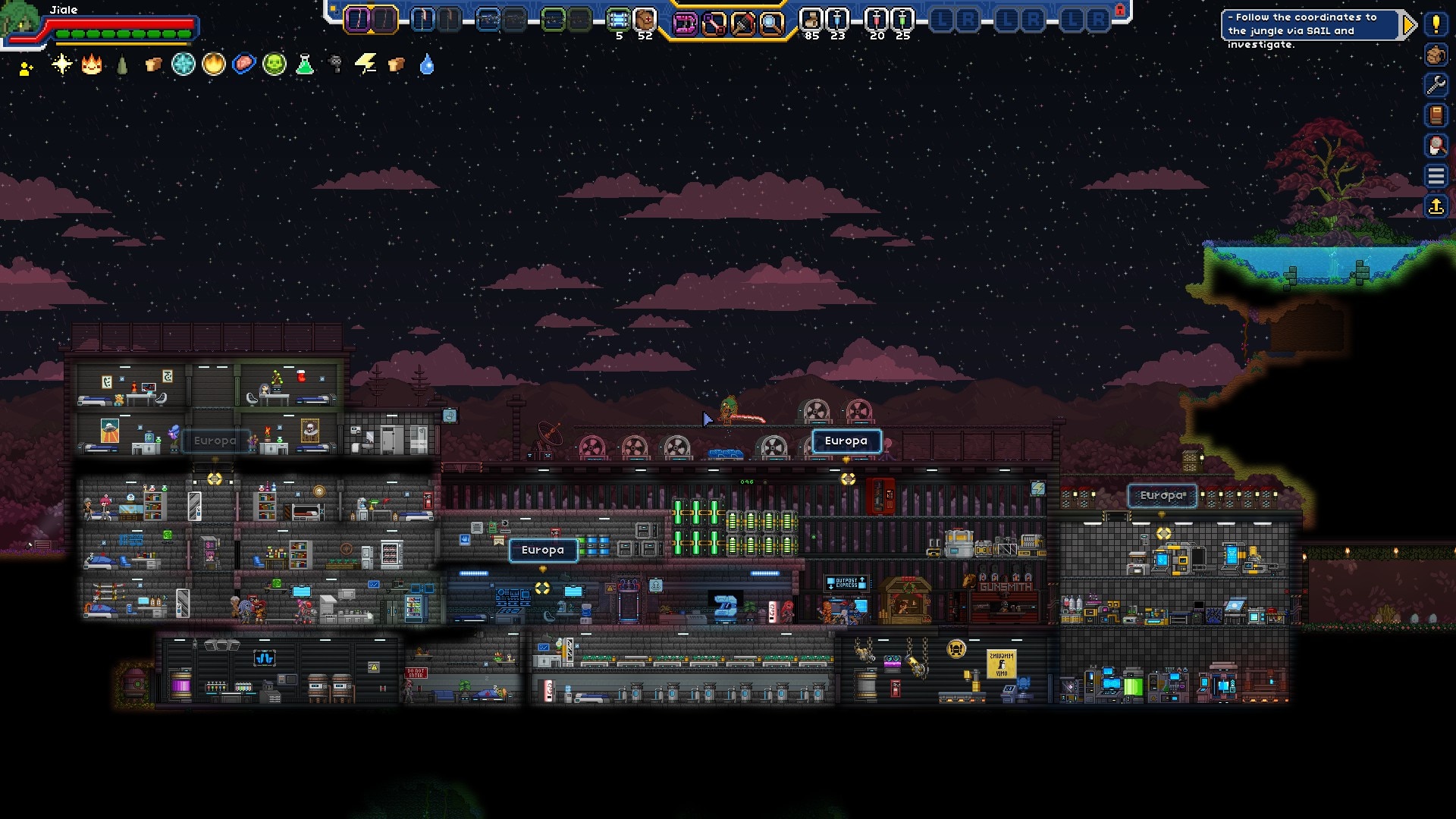This screenshot has height=819, width=1456.
Task: Open the backpack inventory
Action: click(1436, 55)
